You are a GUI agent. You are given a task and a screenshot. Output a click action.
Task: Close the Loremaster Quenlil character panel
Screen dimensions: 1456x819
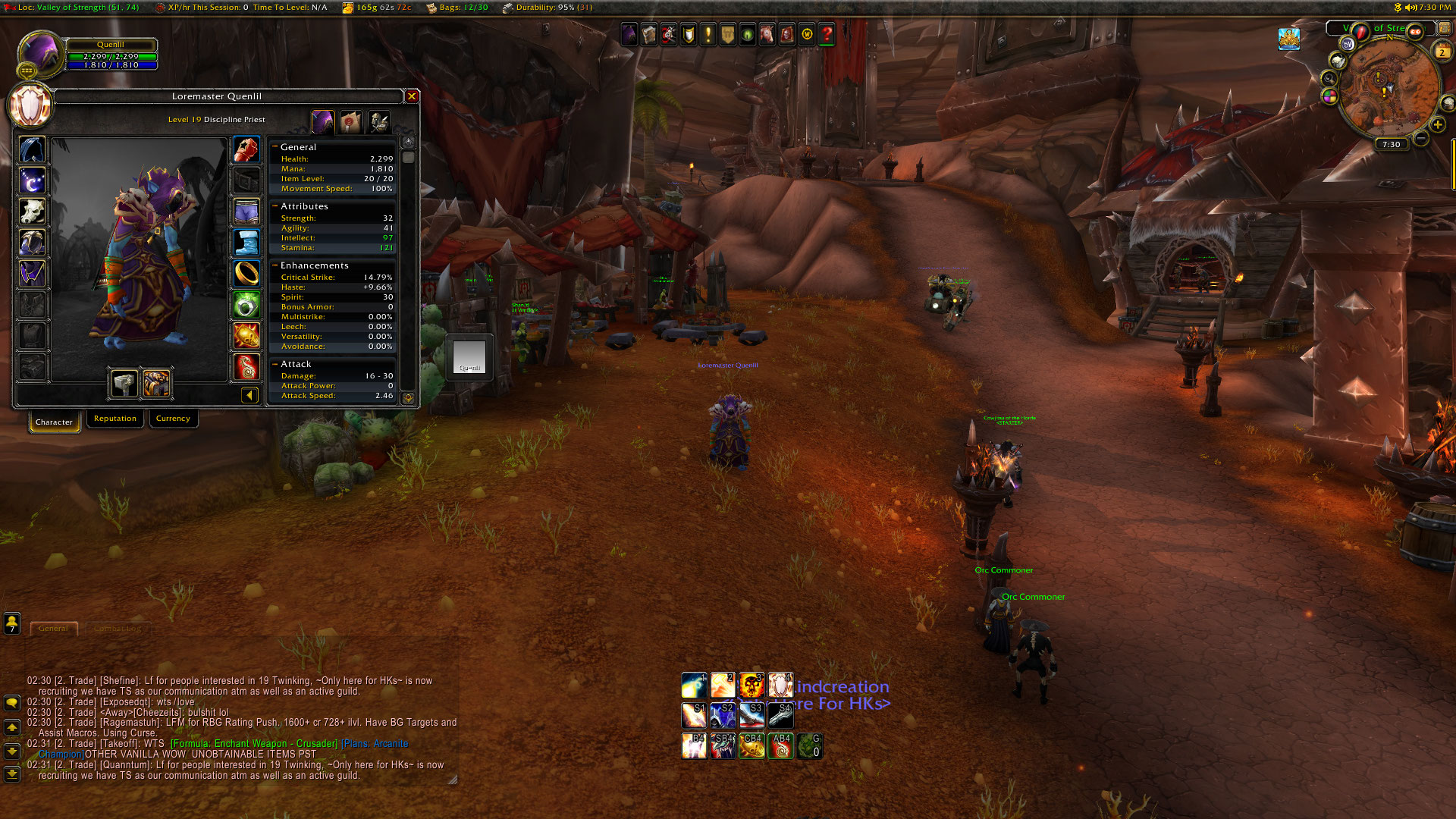(412, 96)
